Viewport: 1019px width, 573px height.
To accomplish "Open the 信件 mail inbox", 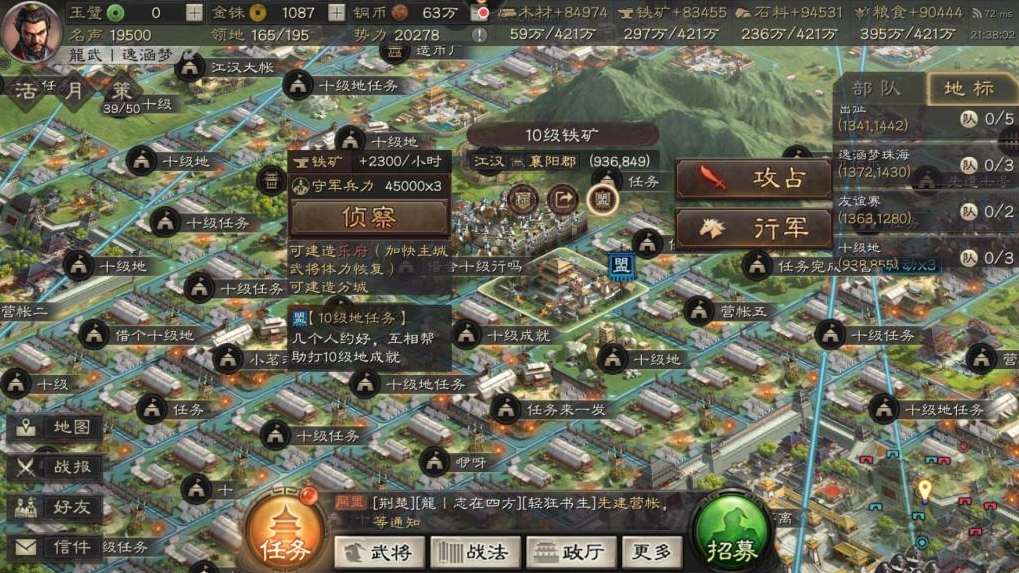I will pyautogui.click(x=58, y=547).
